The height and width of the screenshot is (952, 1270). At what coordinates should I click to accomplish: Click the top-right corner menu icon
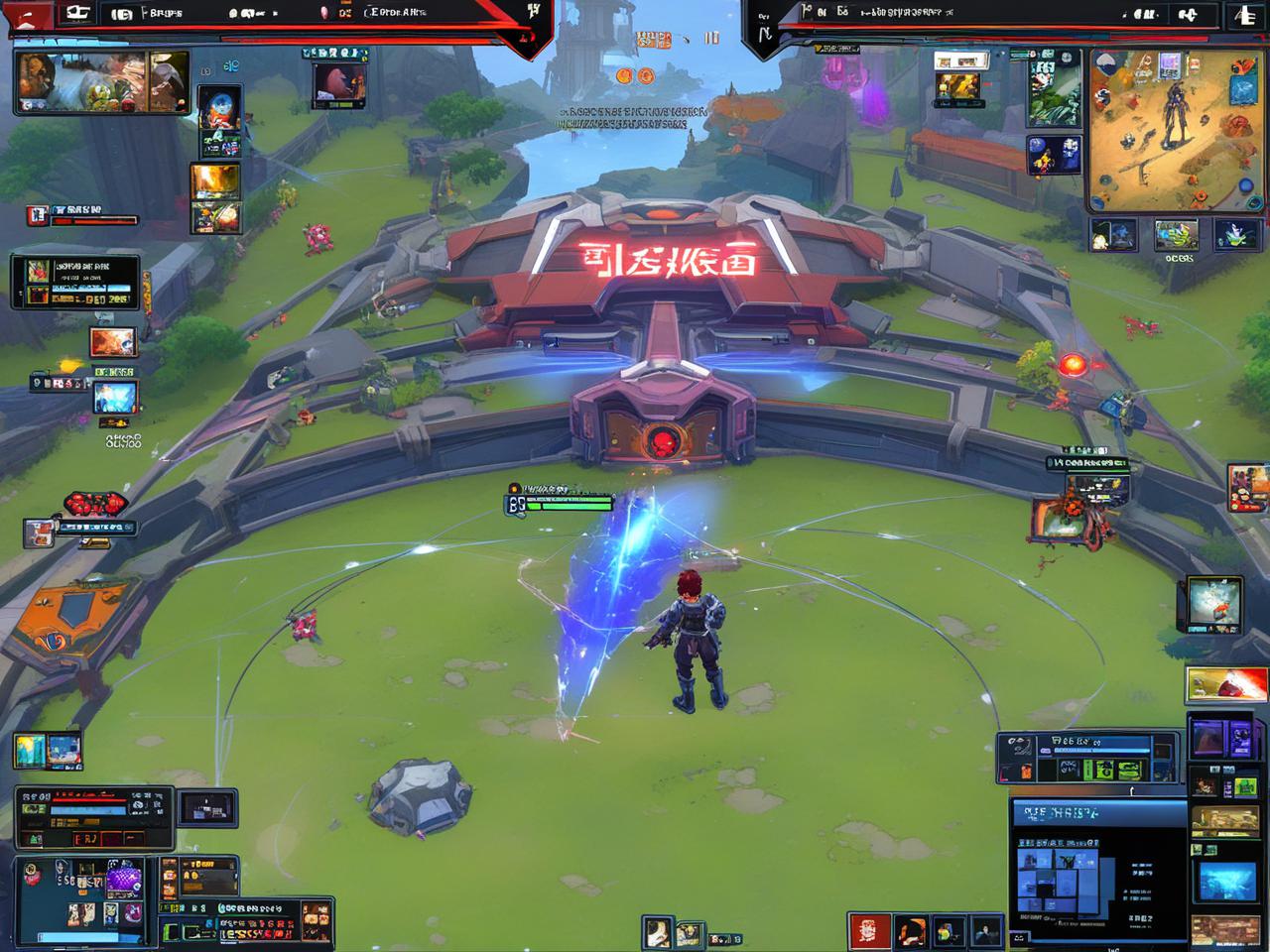(x=1243, y=15)
